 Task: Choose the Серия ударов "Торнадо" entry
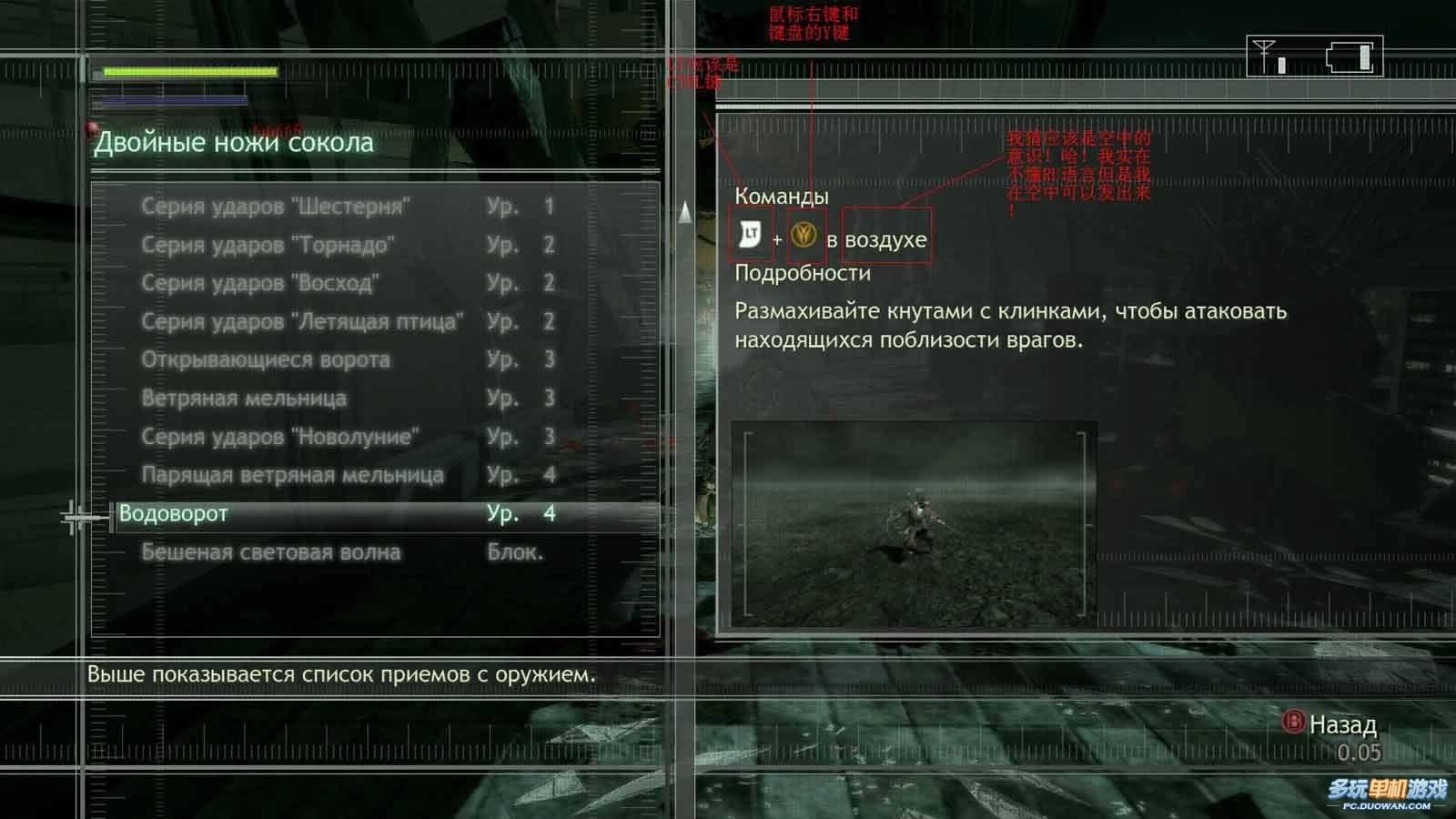pyautogui.click(x=268, y=245)
